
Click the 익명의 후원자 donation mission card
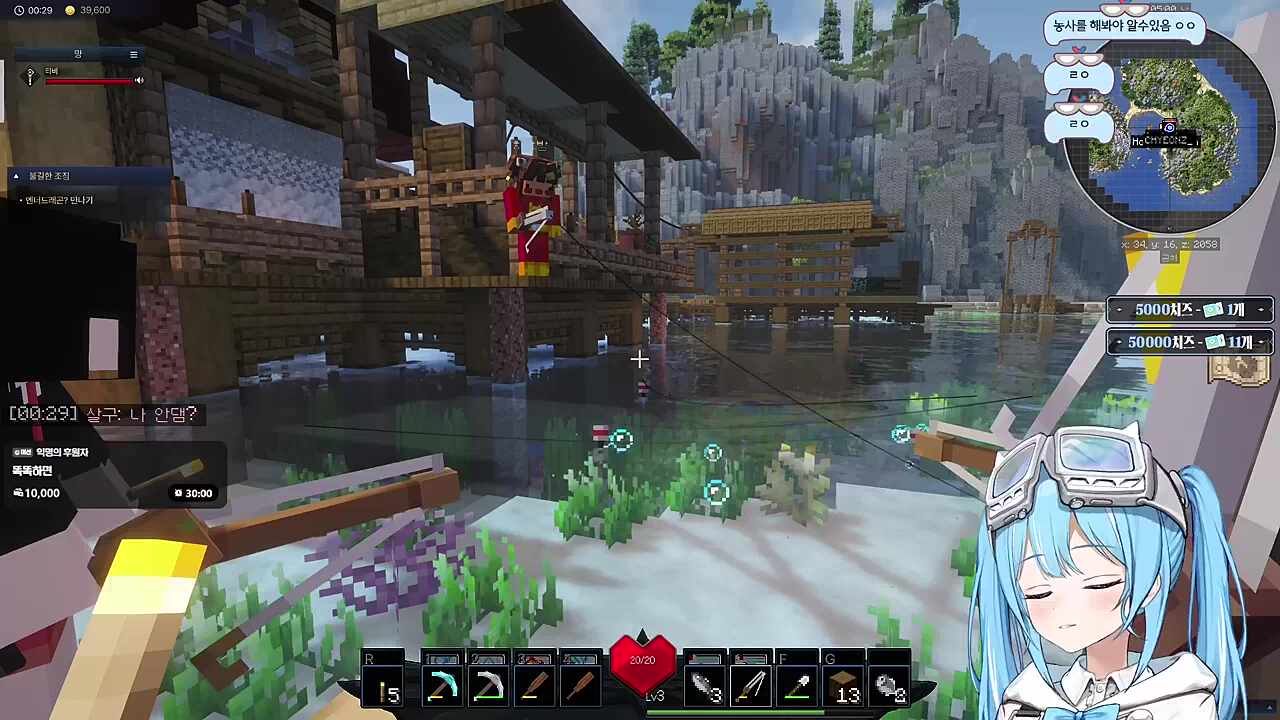(x=112, y=473)
